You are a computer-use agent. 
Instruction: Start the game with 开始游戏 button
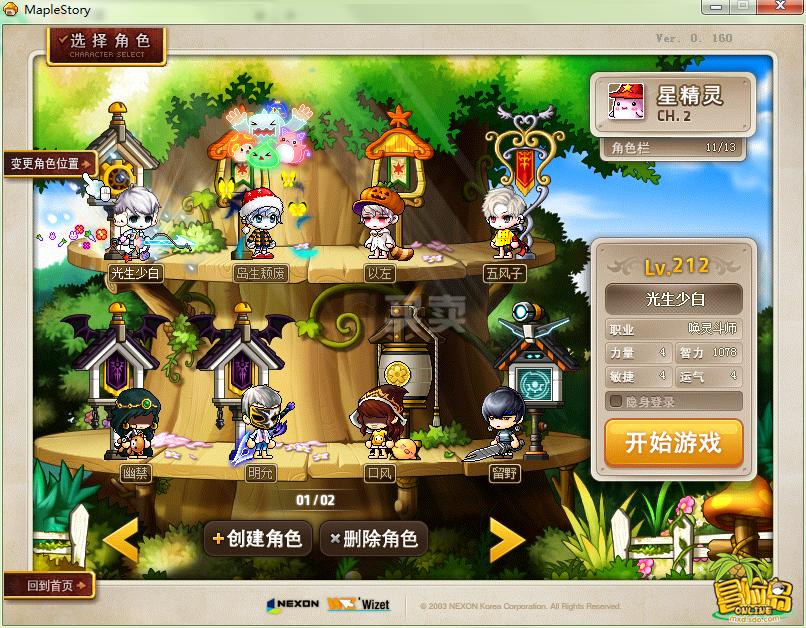(x=673, y=443)
